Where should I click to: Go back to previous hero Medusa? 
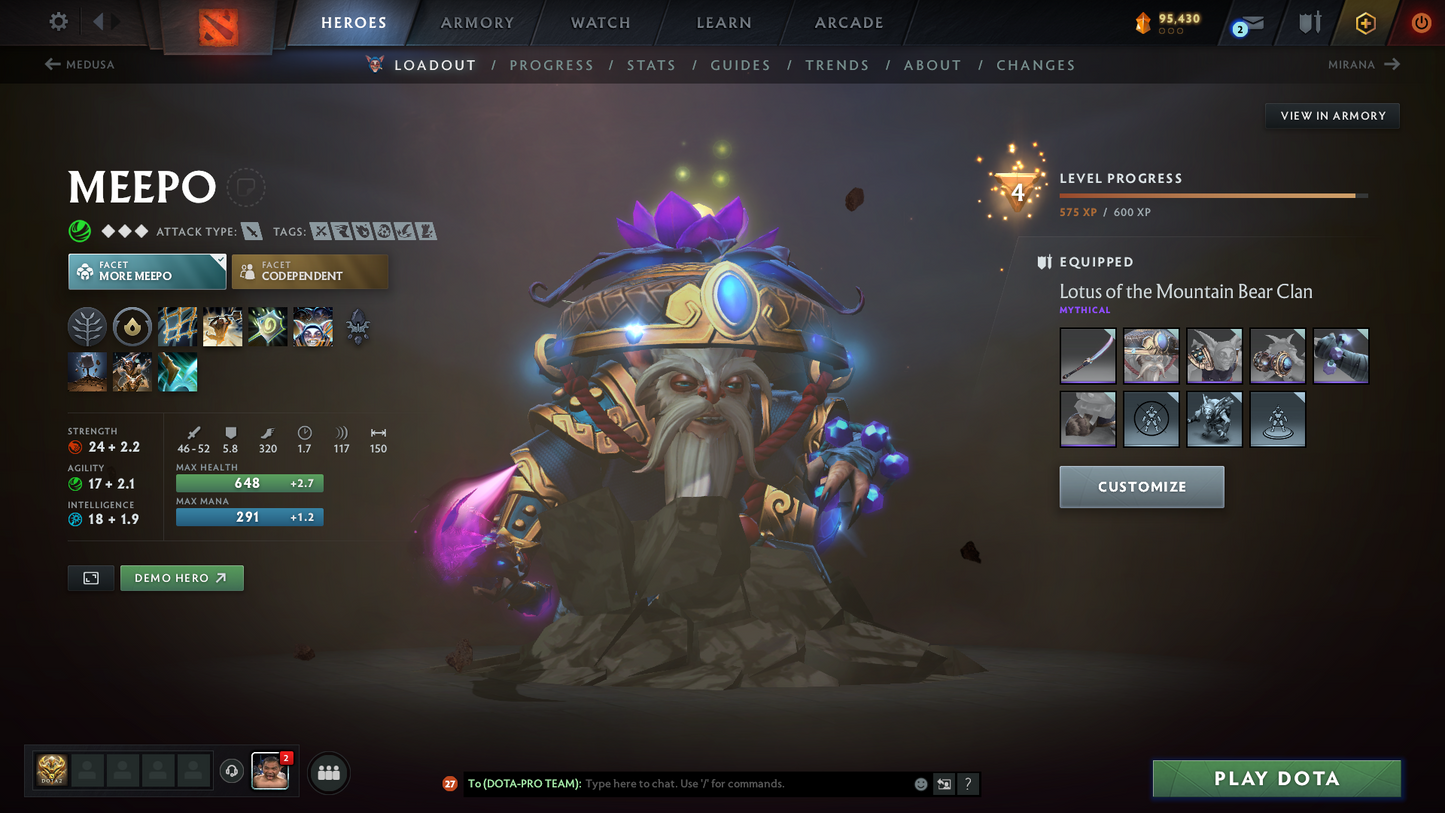coord(79,64)
